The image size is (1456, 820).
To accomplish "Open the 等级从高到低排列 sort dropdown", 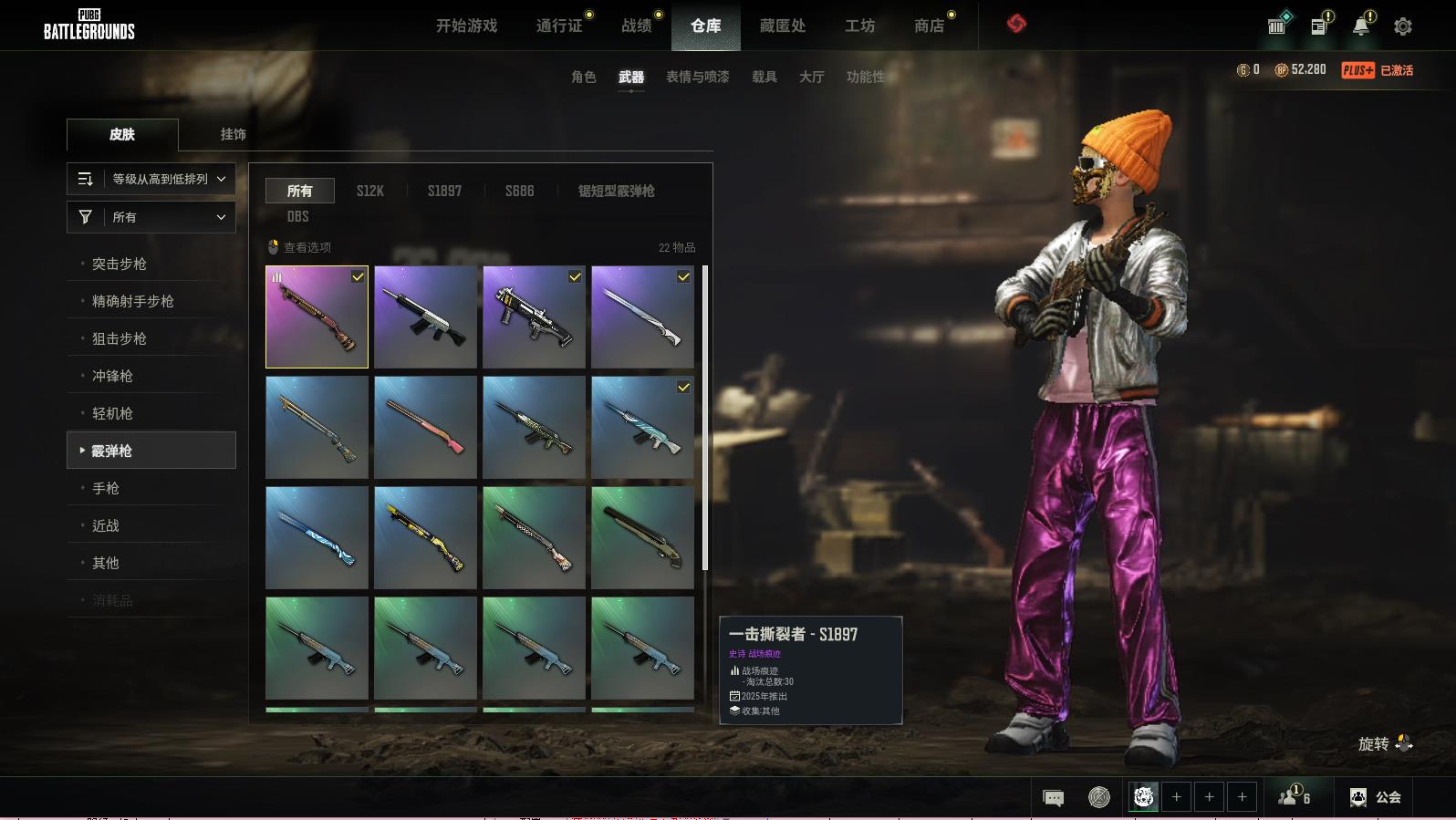I will pyautogui.click(x=151, y=179).
